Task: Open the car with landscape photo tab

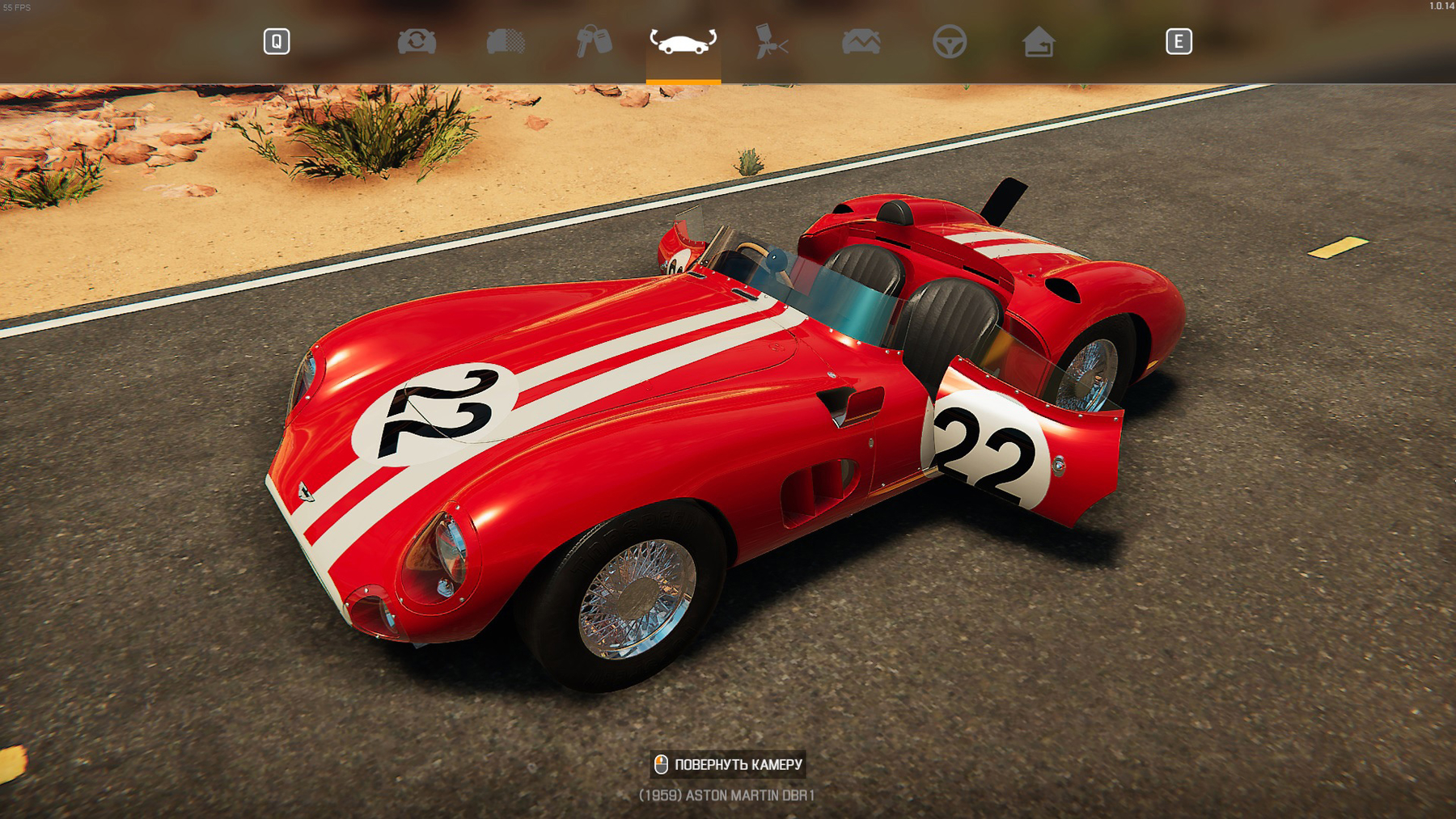Action: 861,41
